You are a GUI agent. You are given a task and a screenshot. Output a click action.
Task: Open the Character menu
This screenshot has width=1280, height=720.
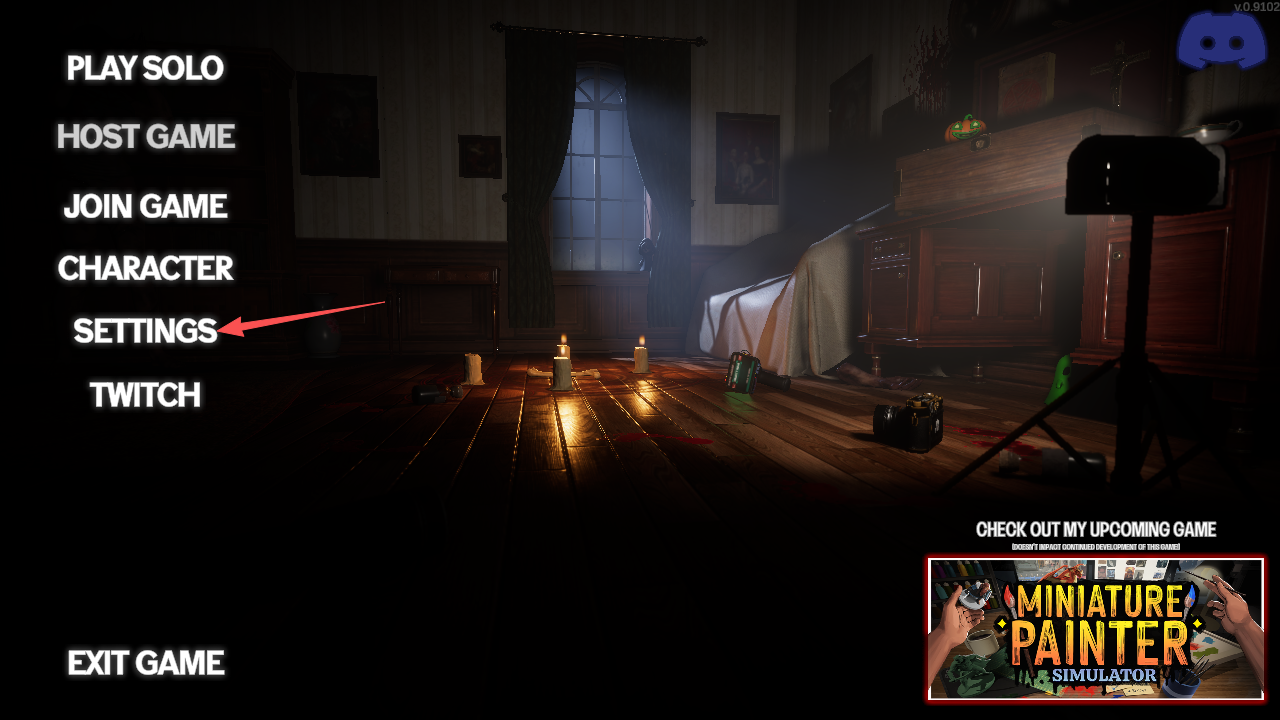tap(145, 268)
